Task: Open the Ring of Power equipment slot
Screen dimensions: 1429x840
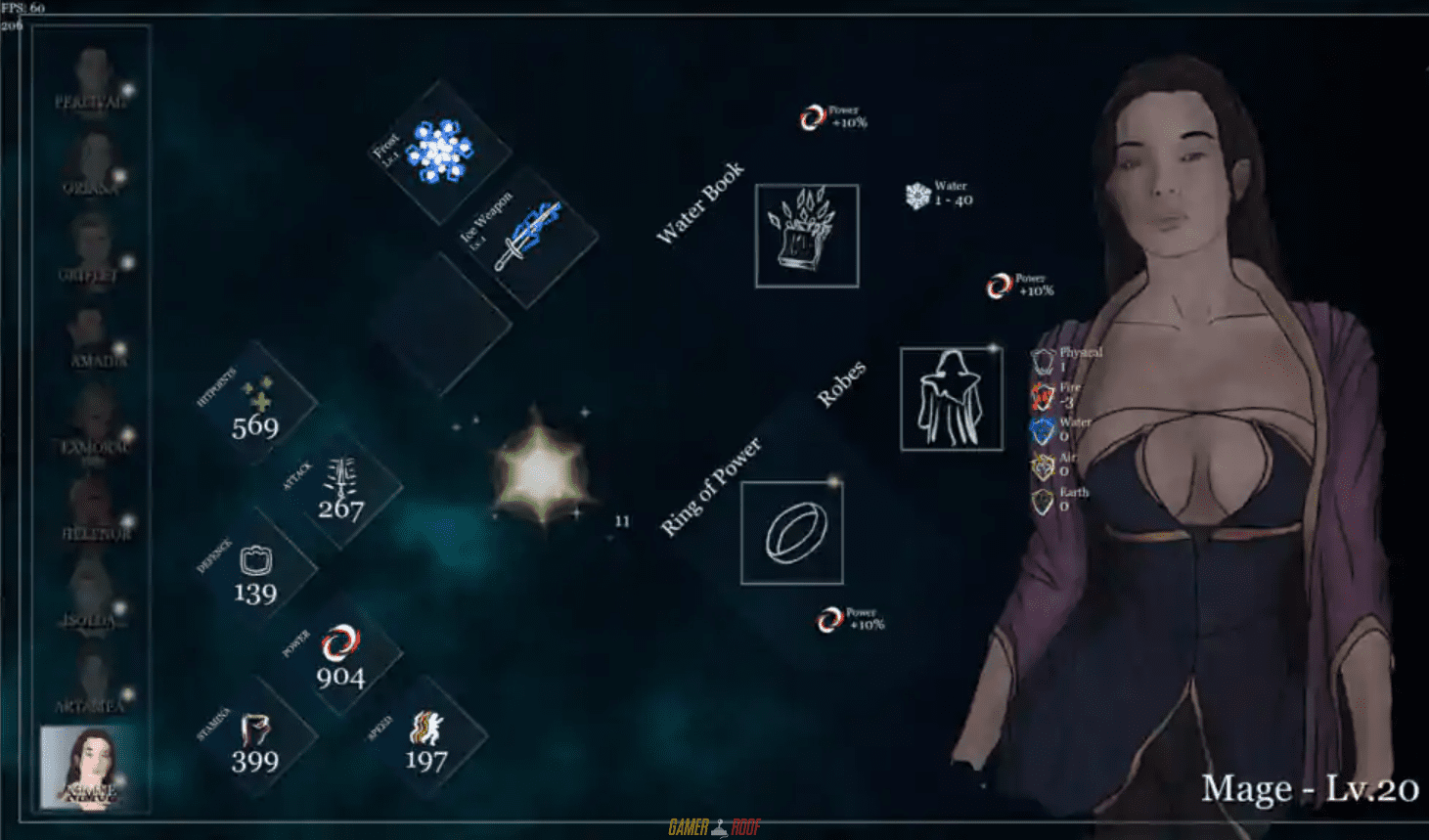Action: [x=792, y=533]
